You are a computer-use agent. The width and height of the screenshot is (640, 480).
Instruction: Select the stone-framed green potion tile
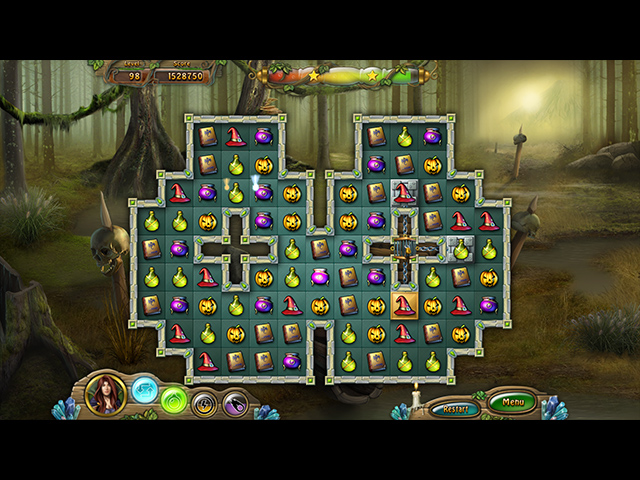[460, 249]
